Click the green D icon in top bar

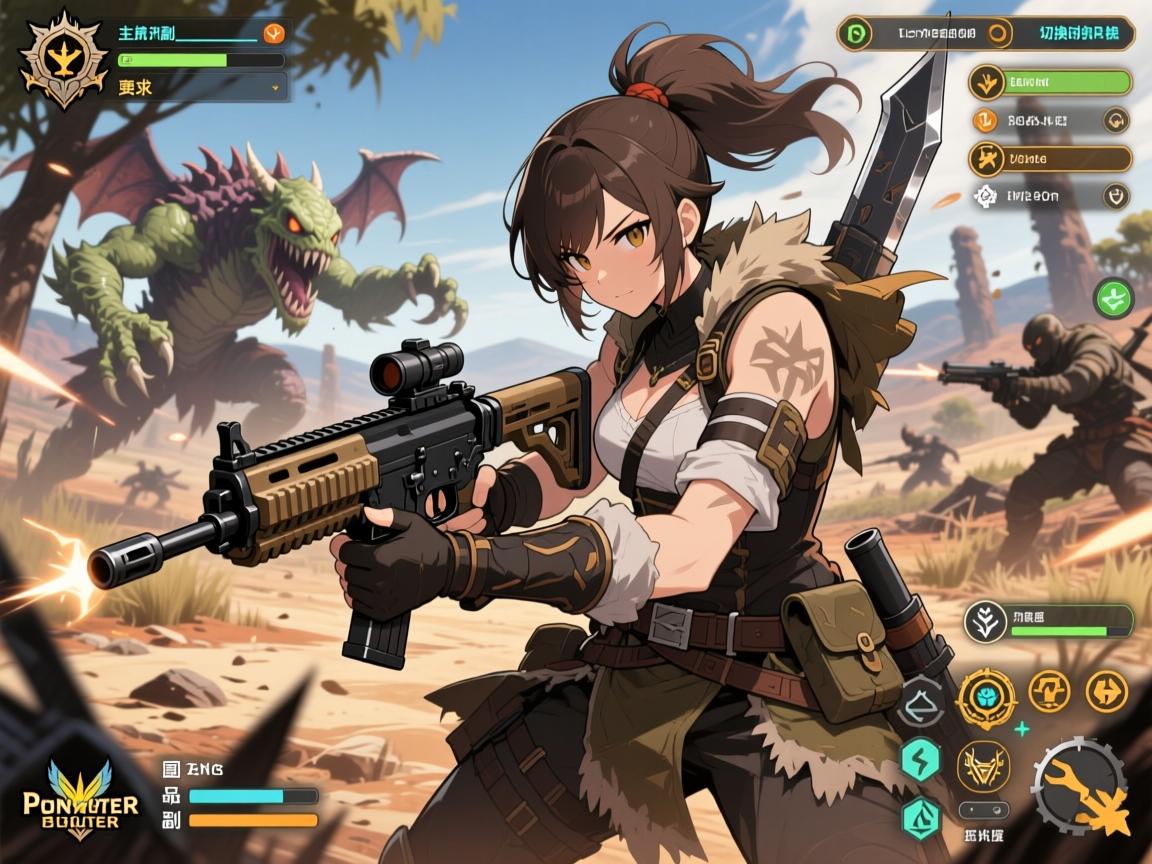(856, 33)
